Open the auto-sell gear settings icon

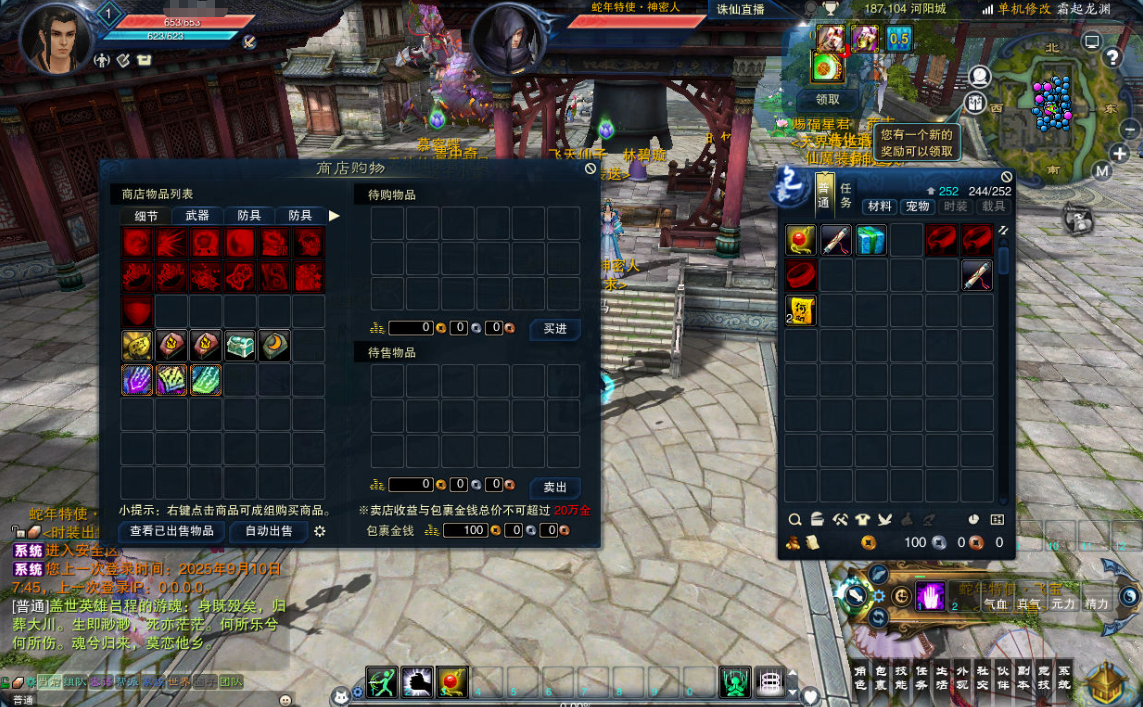[320, 531]
